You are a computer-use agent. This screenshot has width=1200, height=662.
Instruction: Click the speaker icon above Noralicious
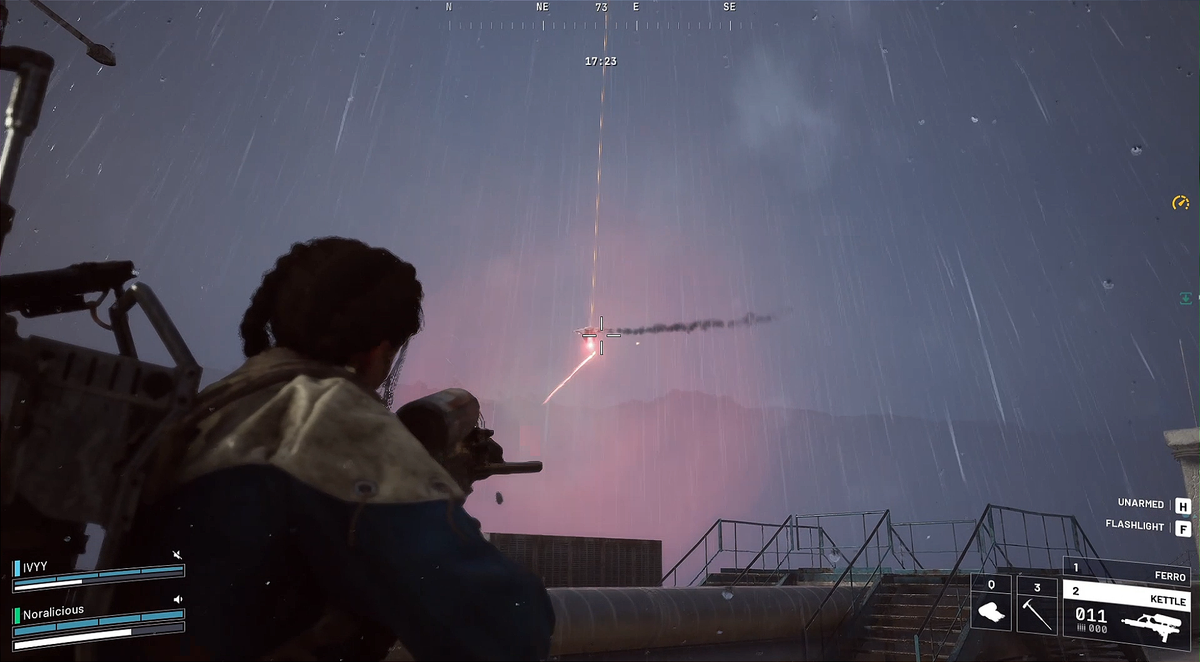pyautogui.click(x=177, y=600)
